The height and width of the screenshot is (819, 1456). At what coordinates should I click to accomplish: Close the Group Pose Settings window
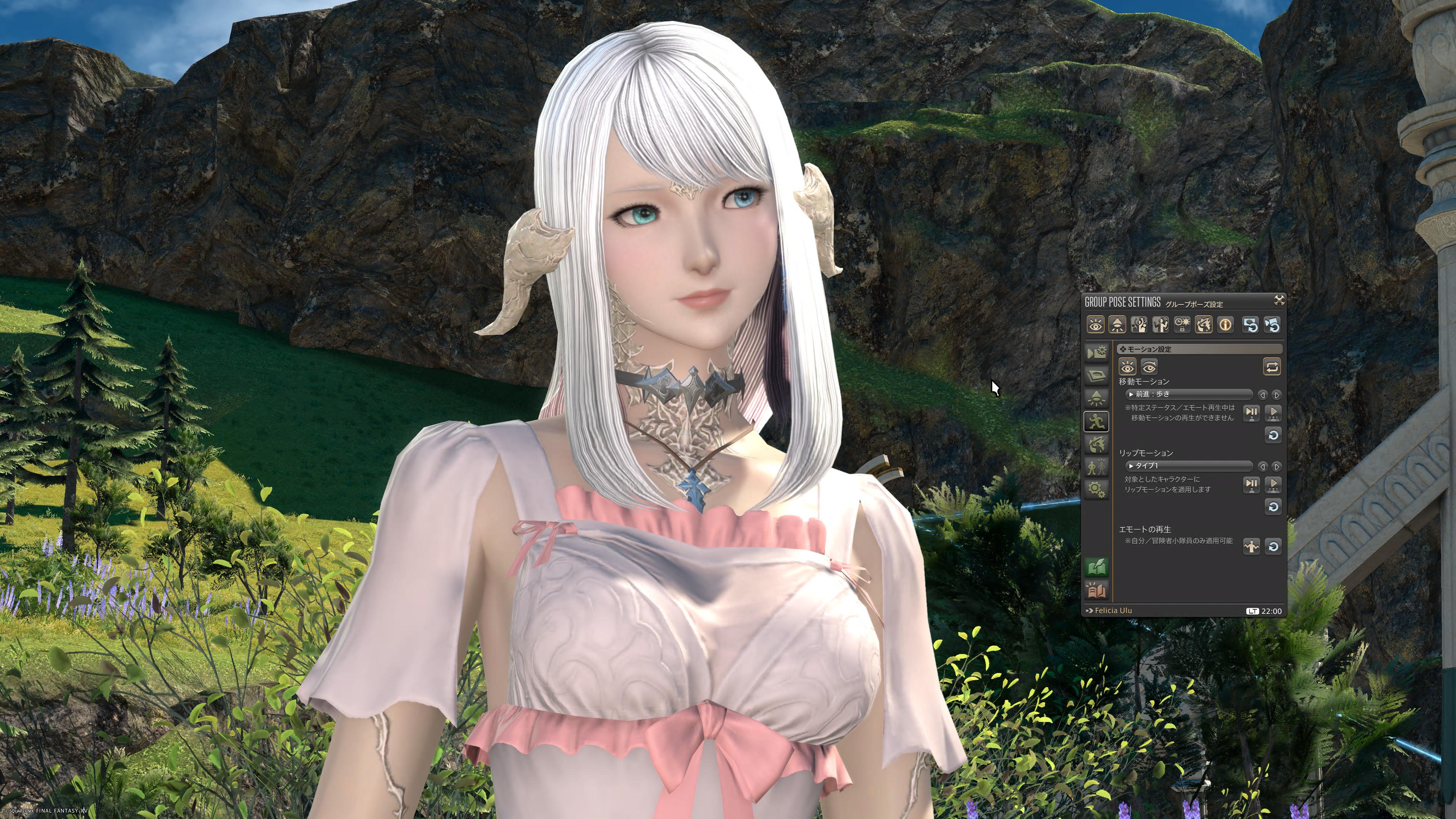point(1279,300)
